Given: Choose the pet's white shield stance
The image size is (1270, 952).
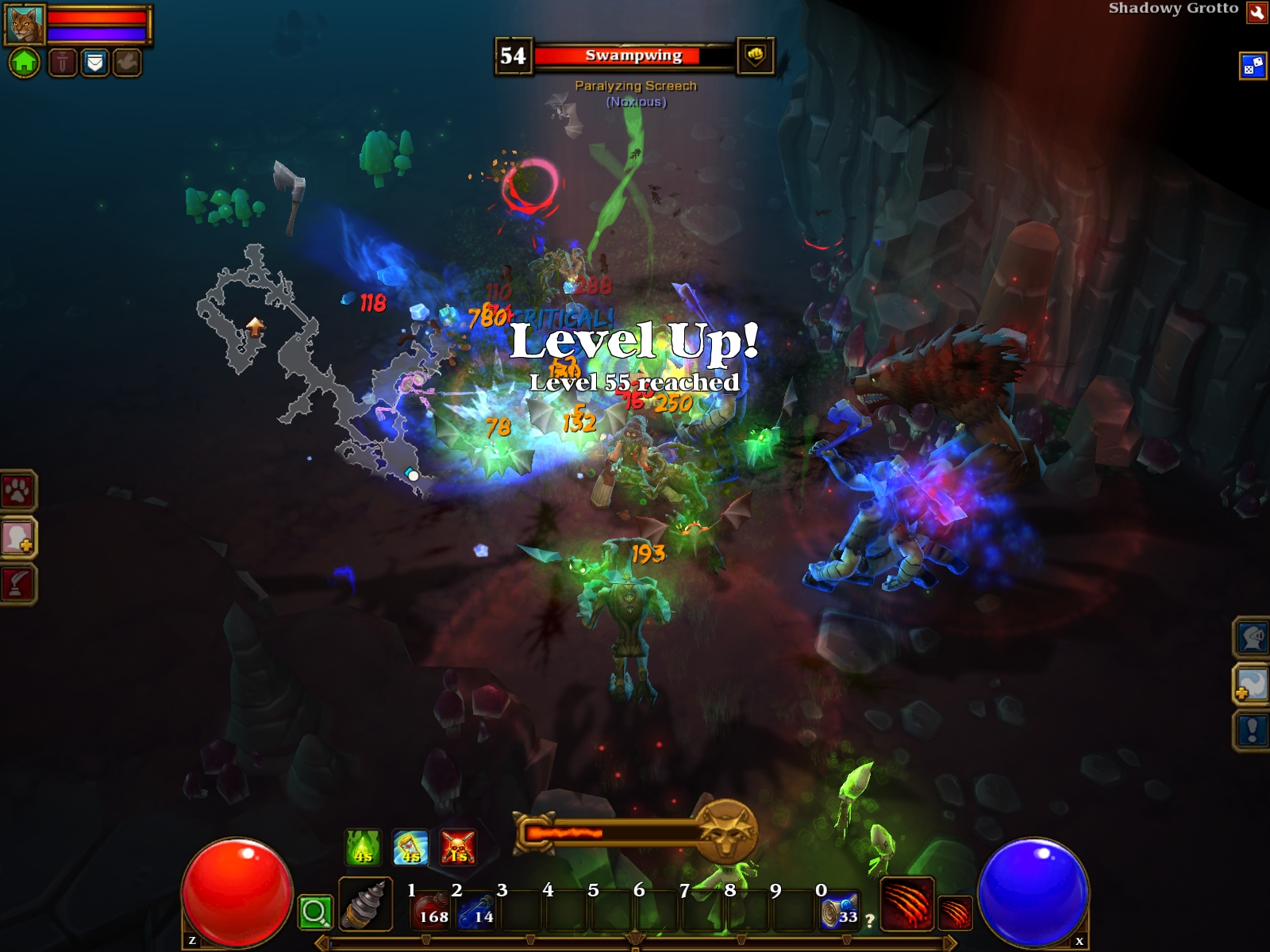Looking at the screenshot, I should pos(94,62).
